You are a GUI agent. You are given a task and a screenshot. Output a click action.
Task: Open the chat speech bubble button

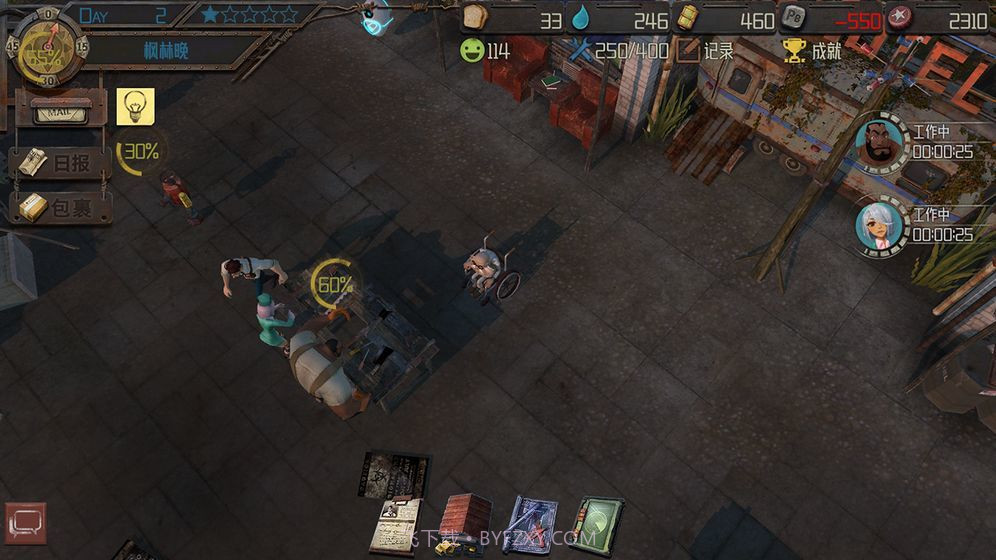25,523
